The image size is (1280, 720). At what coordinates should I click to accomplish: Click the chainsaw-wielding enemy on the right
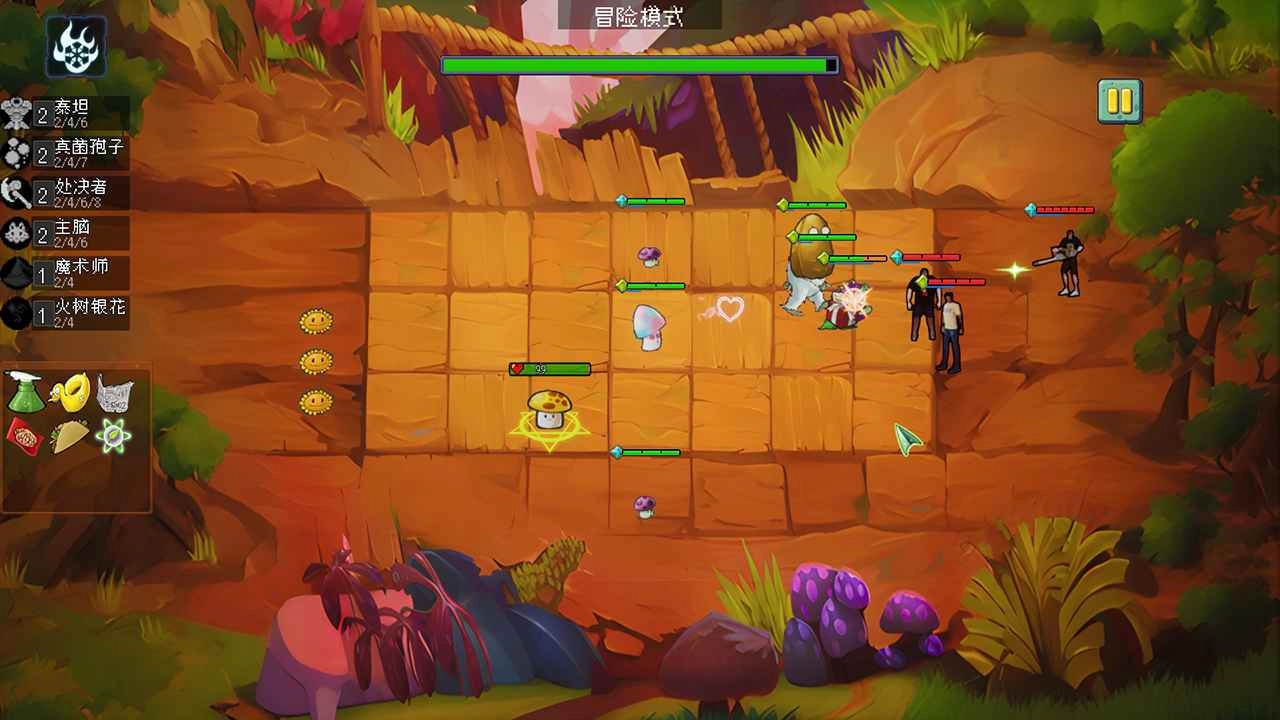(x=1068, y=263)
